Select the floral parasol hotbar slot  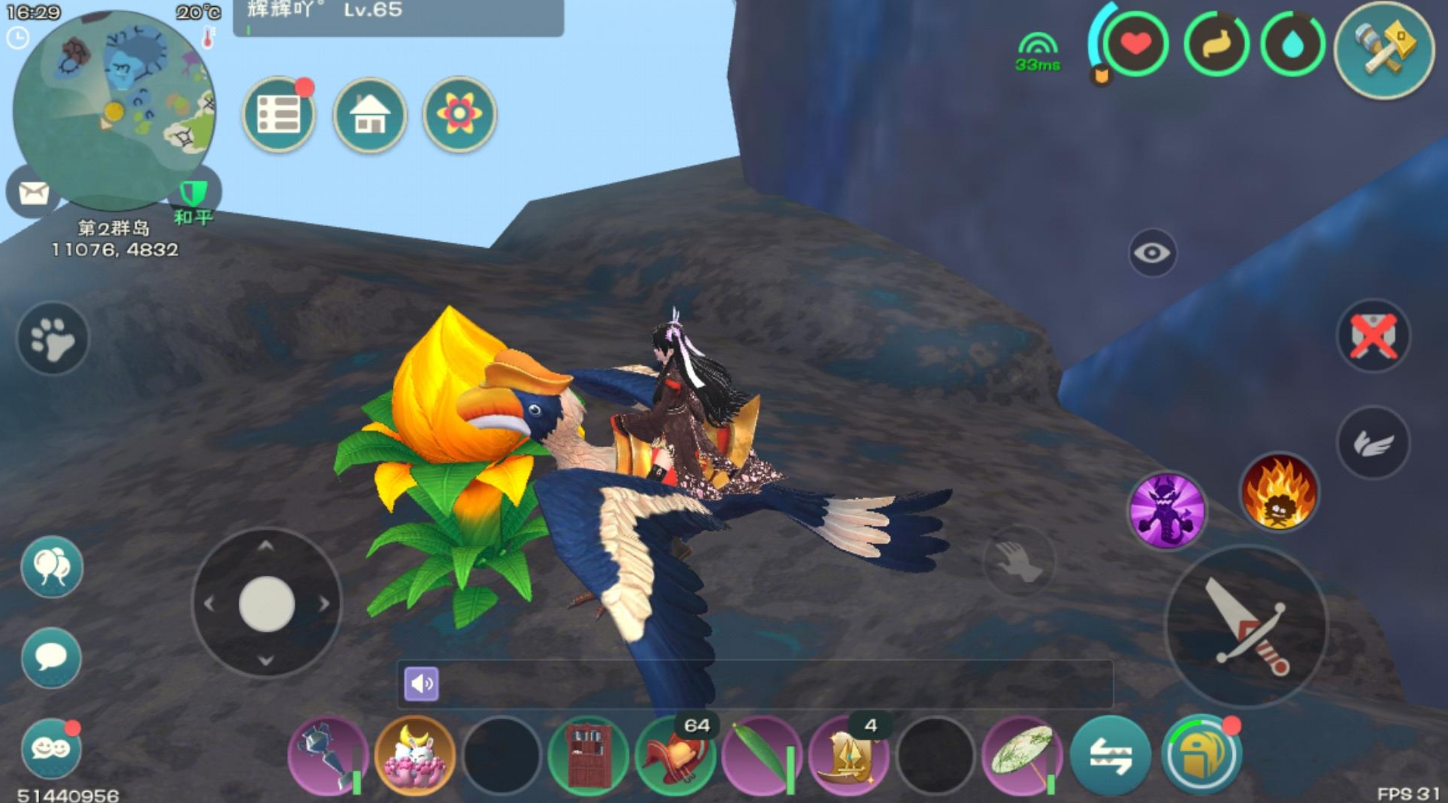click(1022, 756)
